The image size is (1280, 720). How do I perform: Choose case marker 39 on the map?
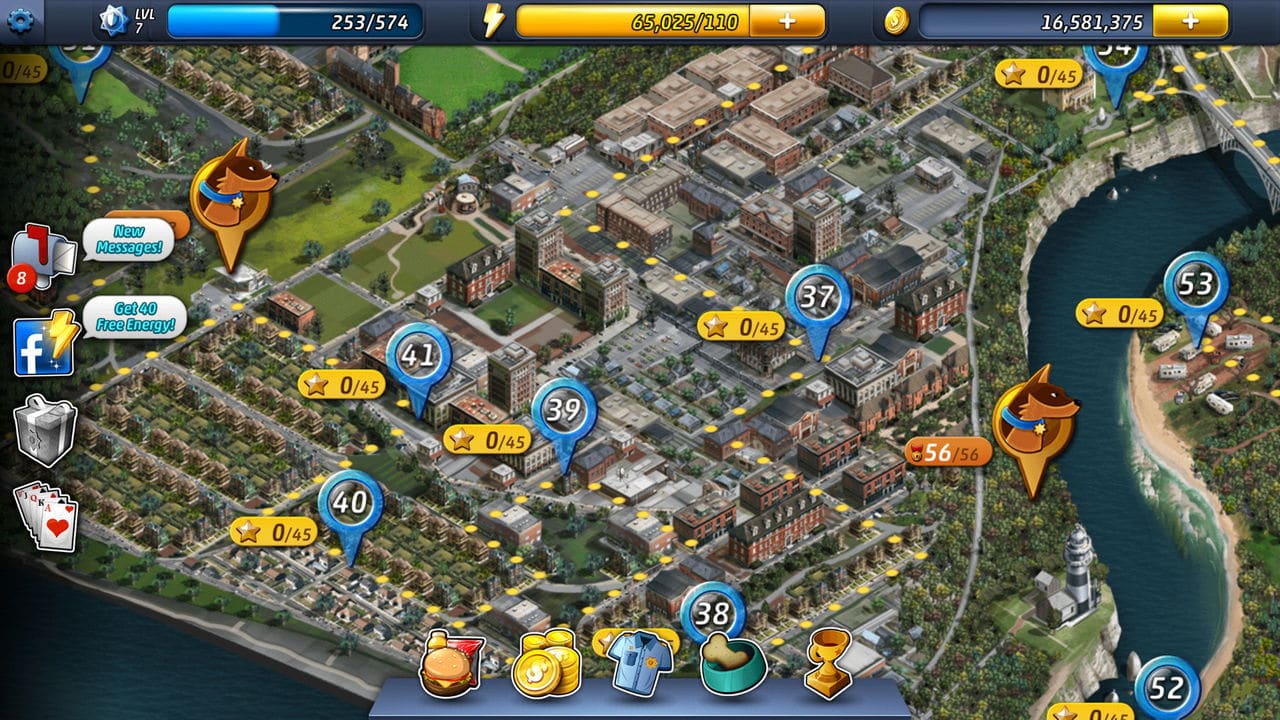point(564,411)
